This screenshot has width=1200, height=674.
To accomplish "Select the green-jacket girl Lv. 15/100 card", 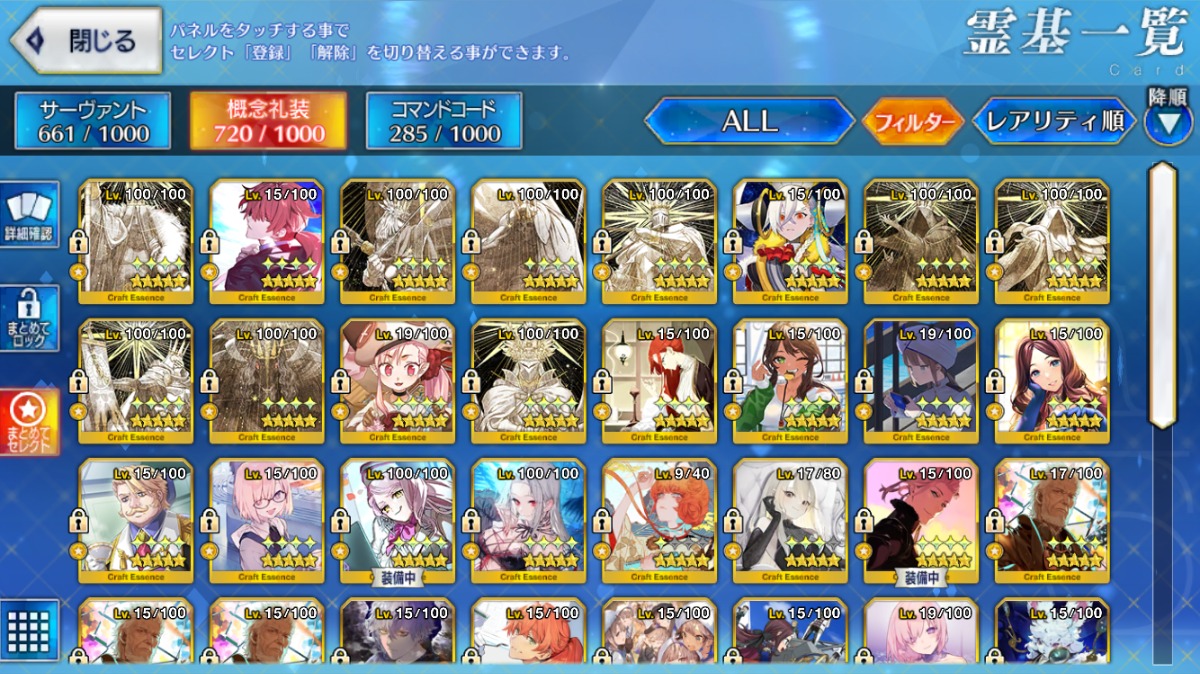I will click(x=790, y=380).
